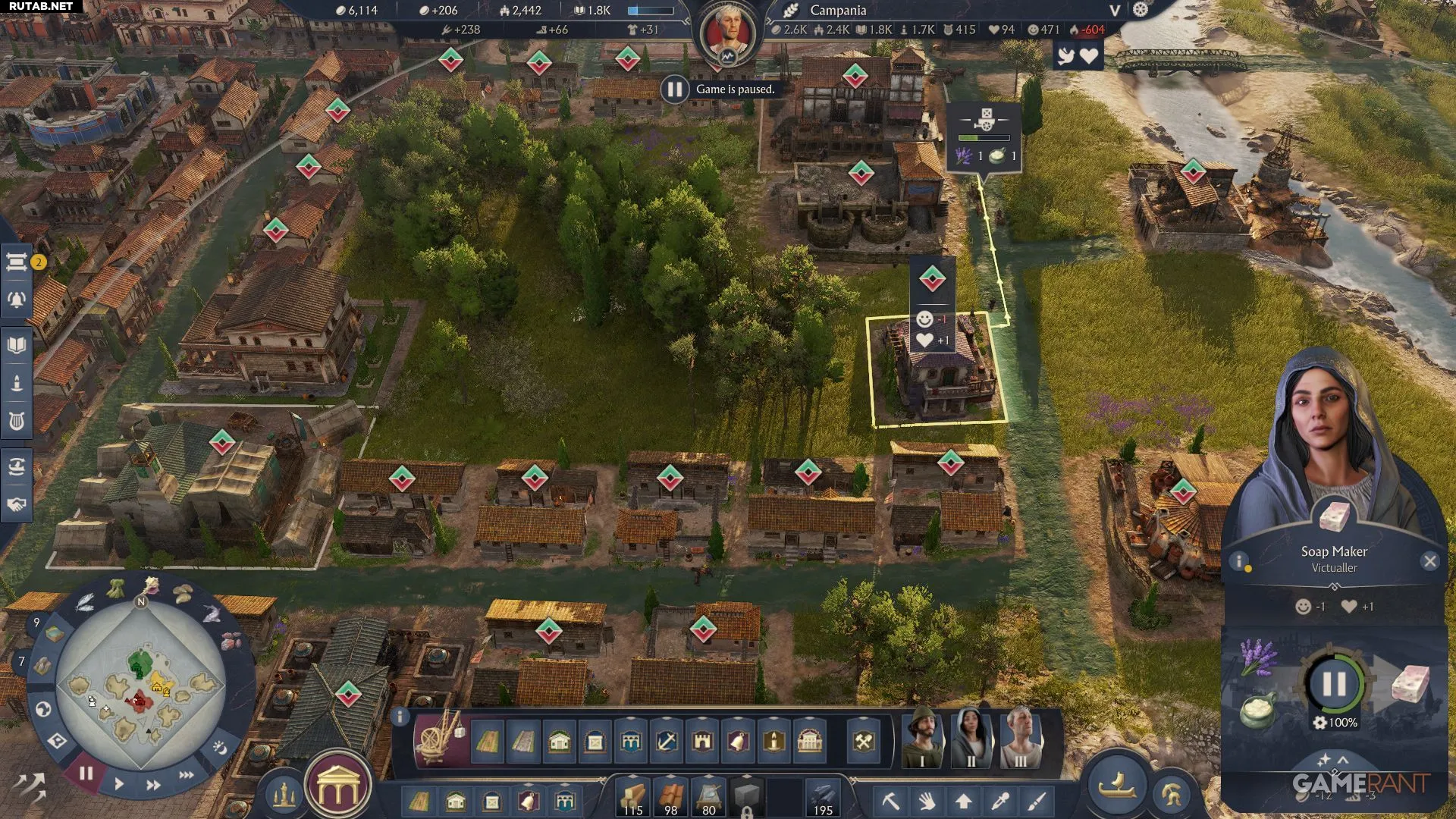Open the bell notifications icon in sidebar

tap(17, 300)
